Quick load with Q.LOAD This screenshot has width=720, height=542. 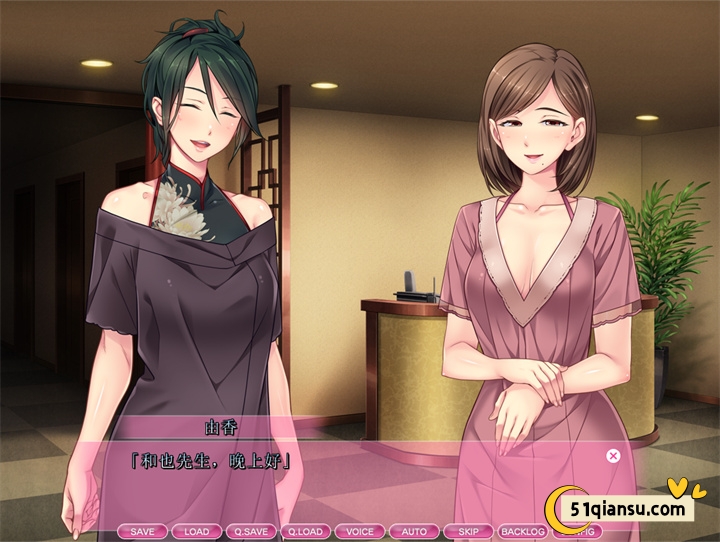click(305, 531)
